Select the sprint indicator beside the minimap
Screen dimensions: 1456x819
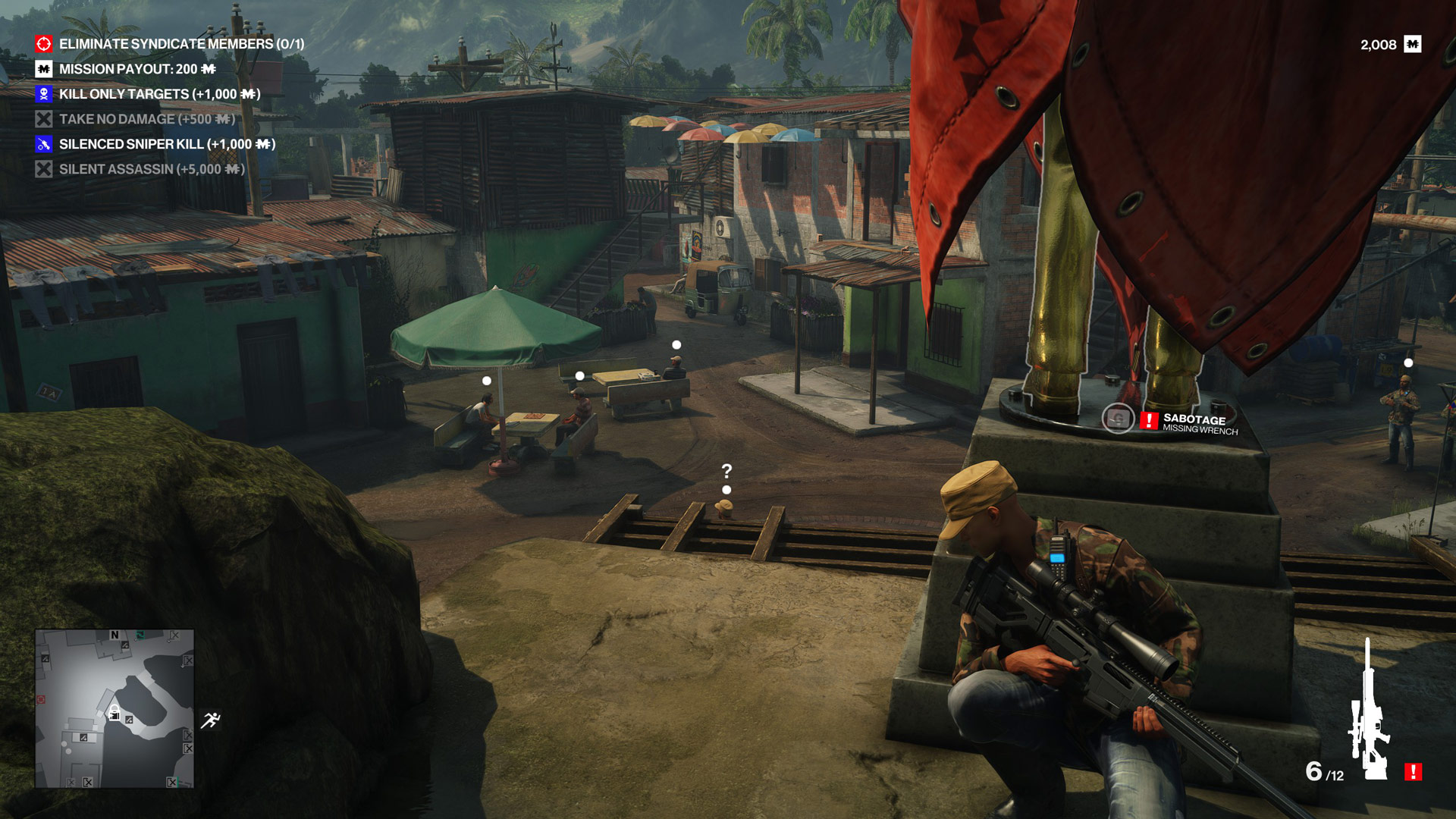pos(212,719)
